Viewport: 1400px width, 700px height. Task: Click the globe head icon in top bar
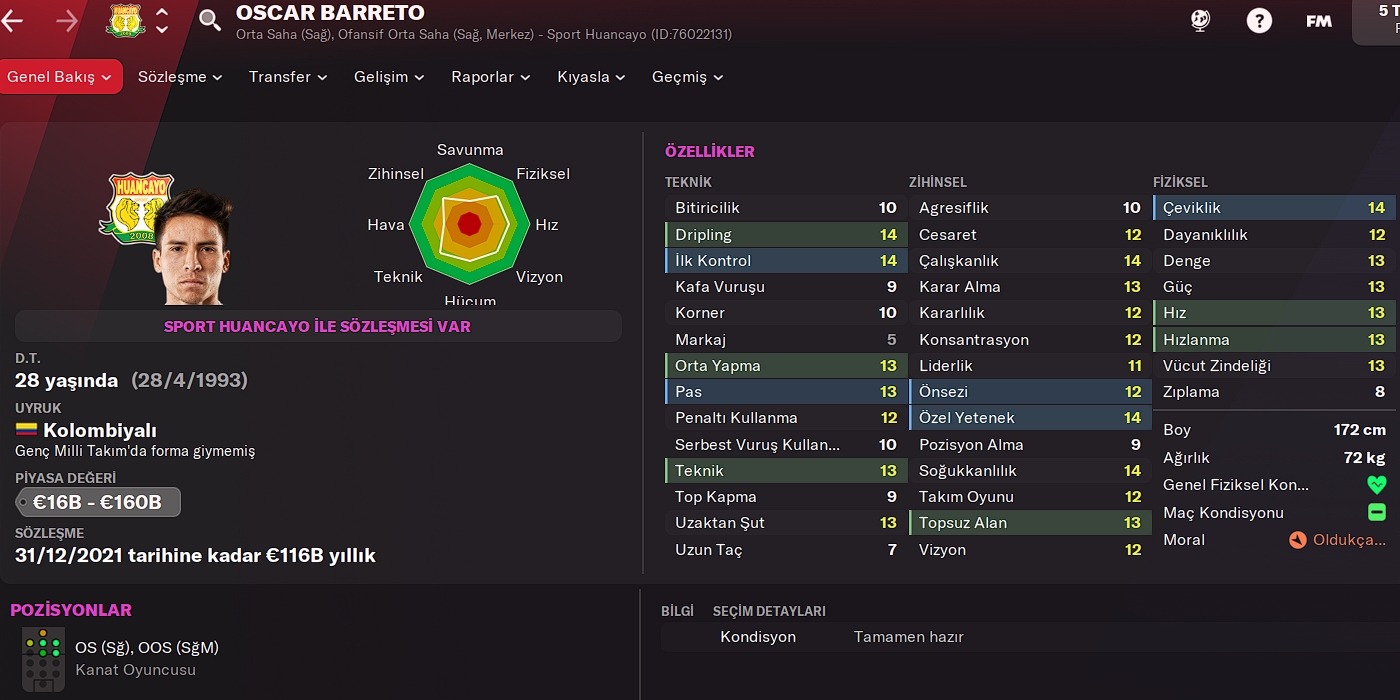(x=1201, y=20)
